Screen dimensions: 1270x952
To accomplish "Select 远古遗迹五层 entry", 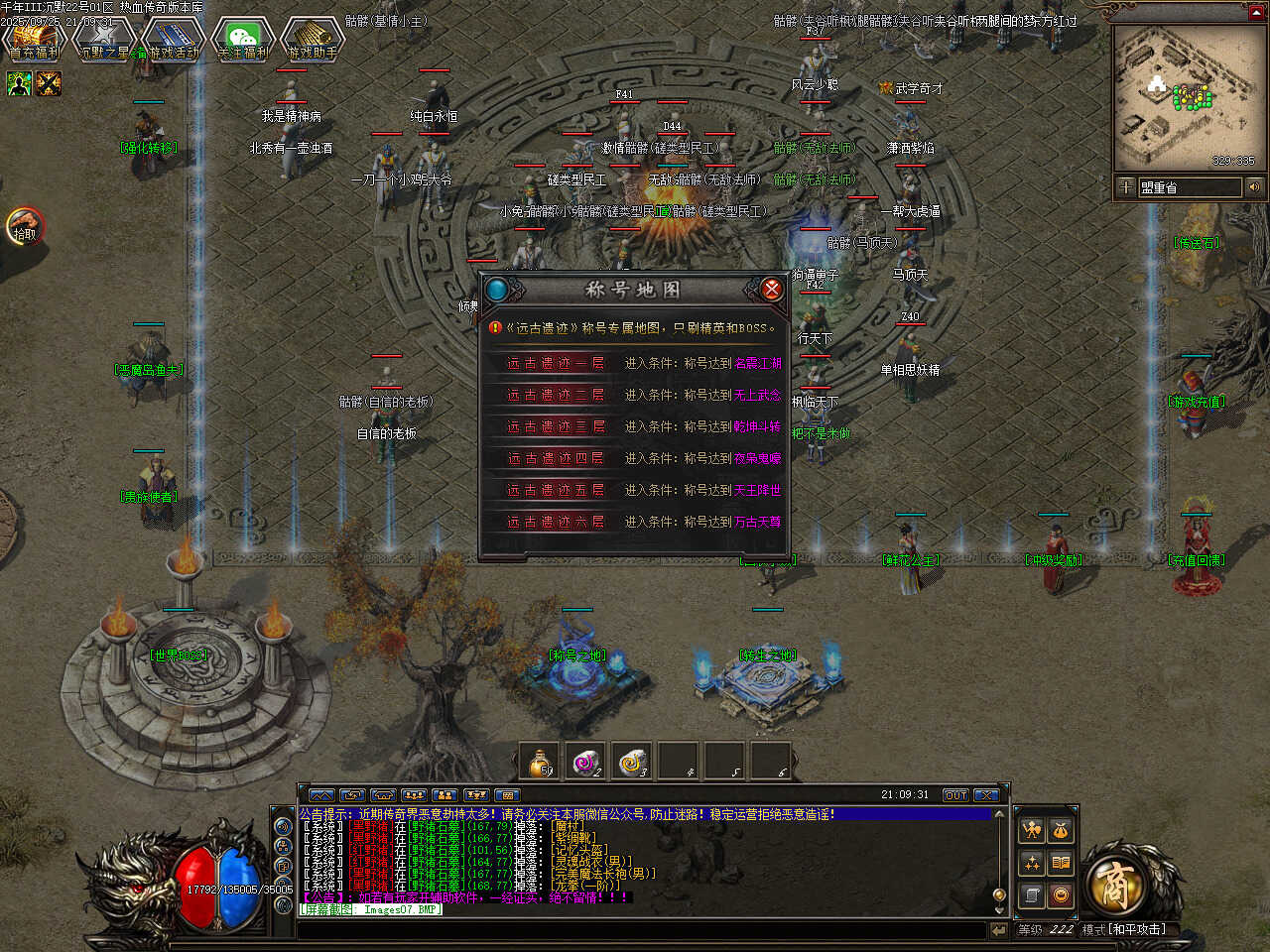I will click(556, 491).
